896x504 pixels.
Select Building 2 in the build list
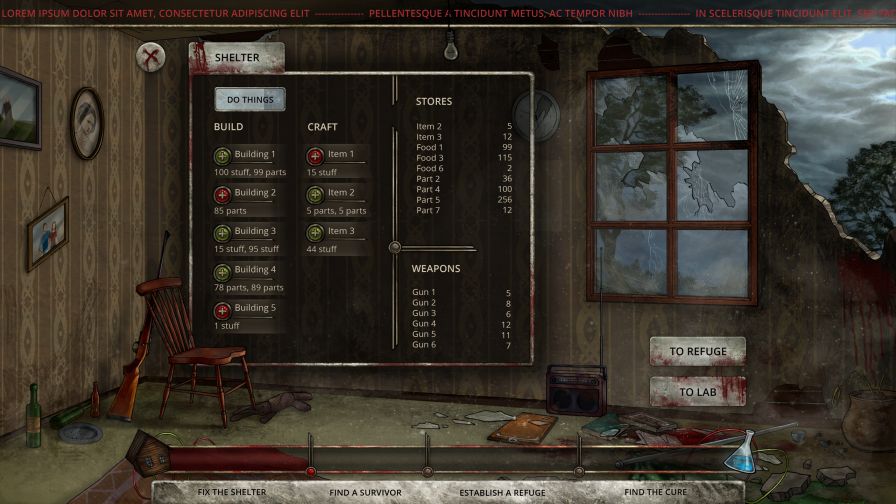[223, 193]
